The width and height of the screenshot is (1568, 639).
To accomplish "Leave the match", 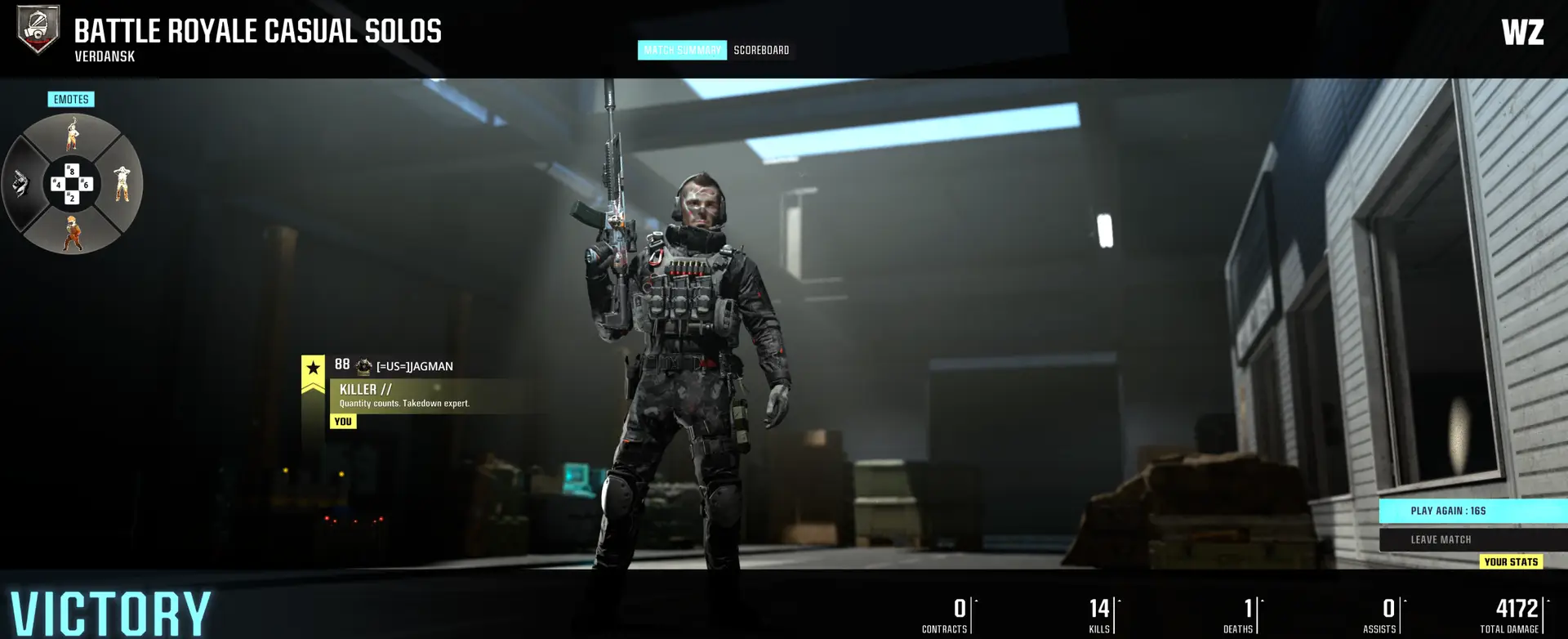I will [x=1472, y=539].
